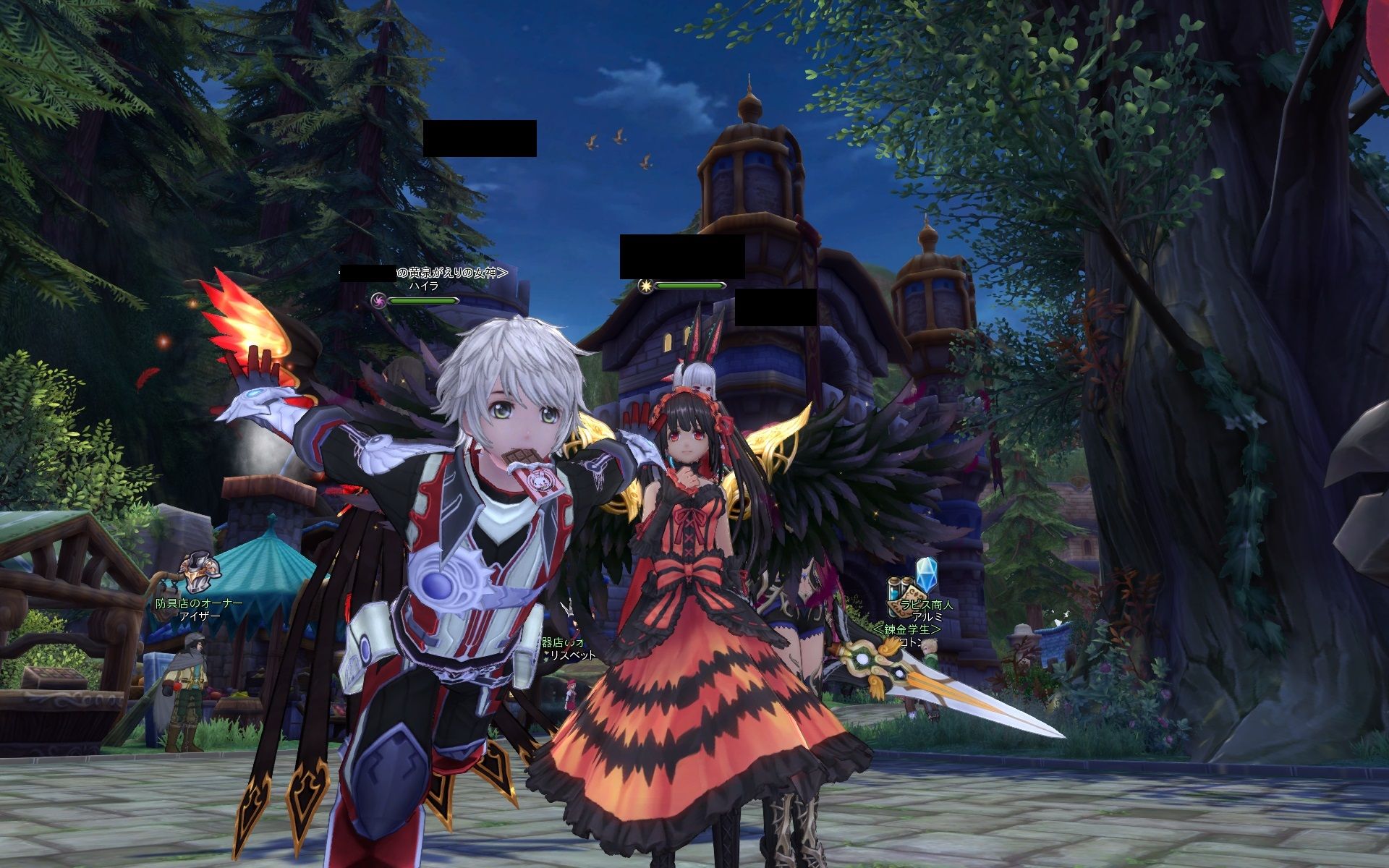Select the Lapis merchant's blue crystal icon
The height and width of the screenshot is (868, 1389).
pos(925,574)
